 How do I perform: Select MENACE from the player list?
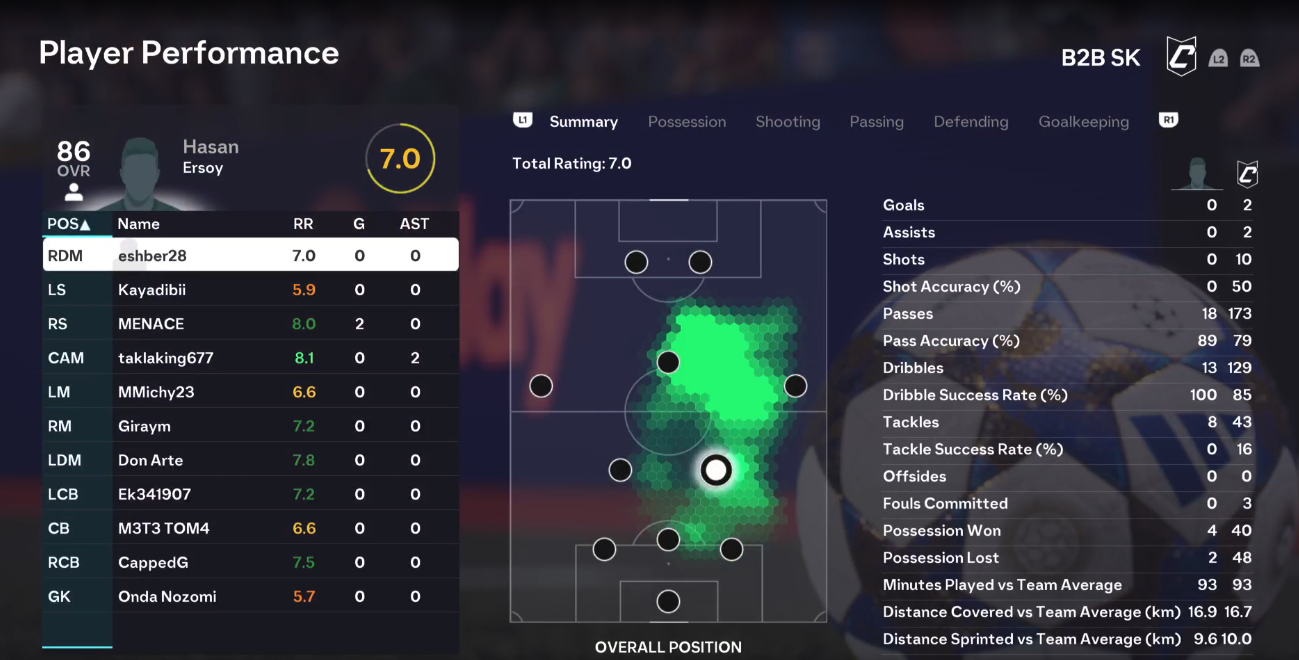coord(250,324)
